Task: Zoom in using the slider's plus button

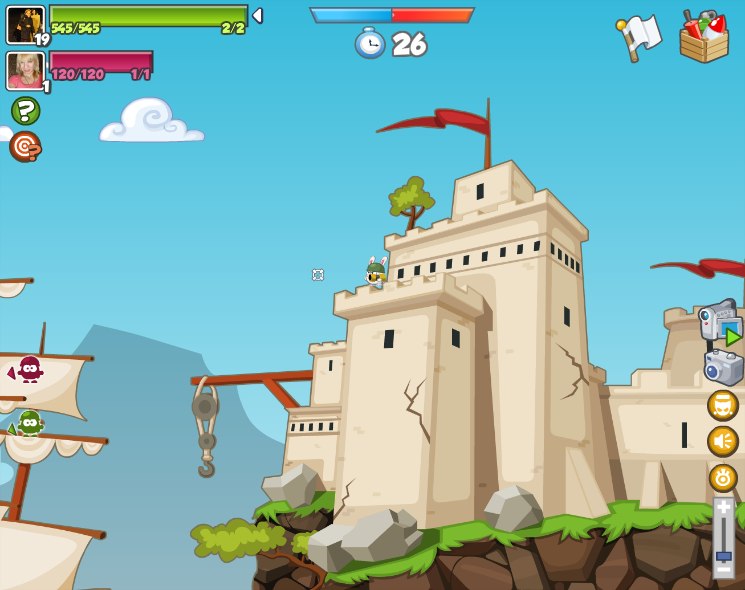Action: [x=723, y=507]
